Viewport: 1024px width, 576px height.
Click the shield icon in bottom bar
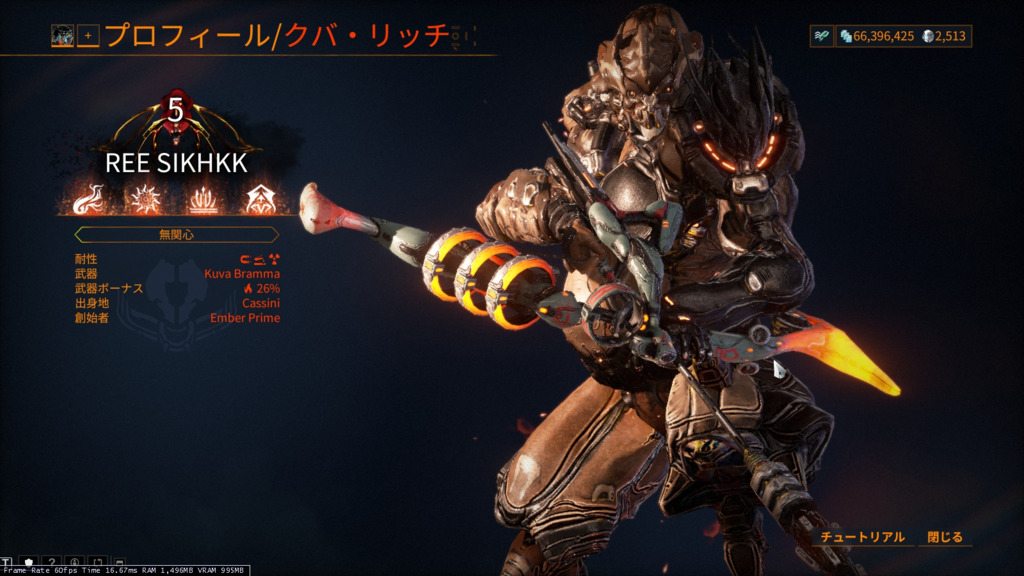[29, 562]
